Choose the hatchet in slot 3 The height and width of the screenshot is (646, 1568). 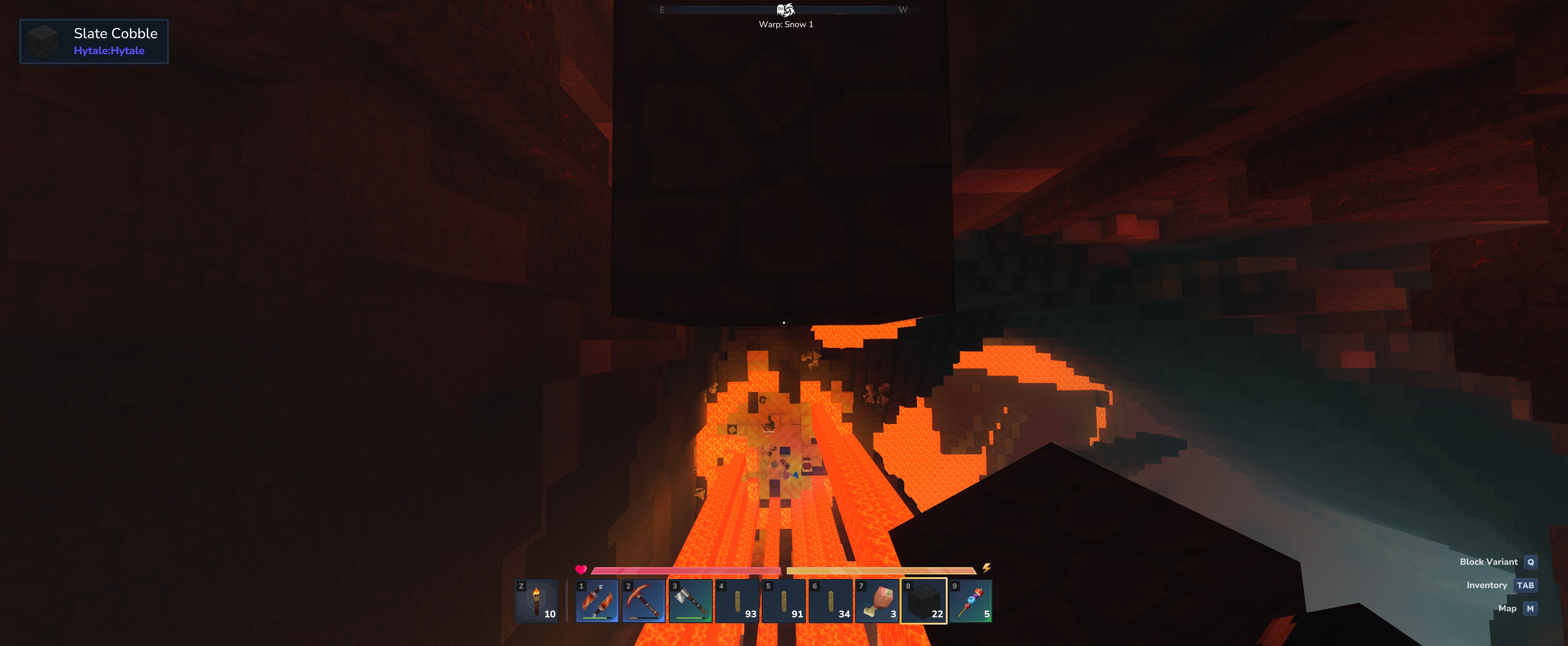690,601
